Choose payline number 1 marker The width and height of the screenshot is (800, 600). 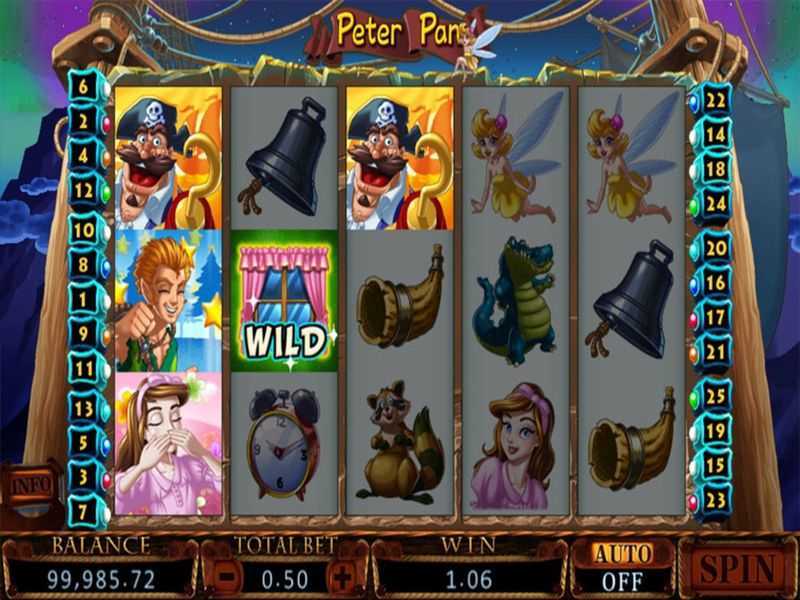pyautogui.click(x=82, y=298)
